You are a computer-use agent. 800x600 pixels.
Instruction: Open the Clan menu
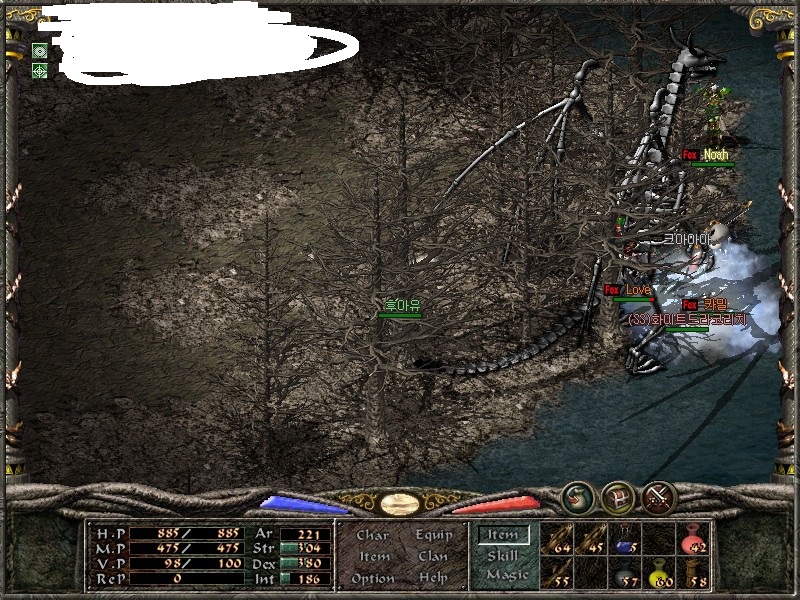click(433, 556)
